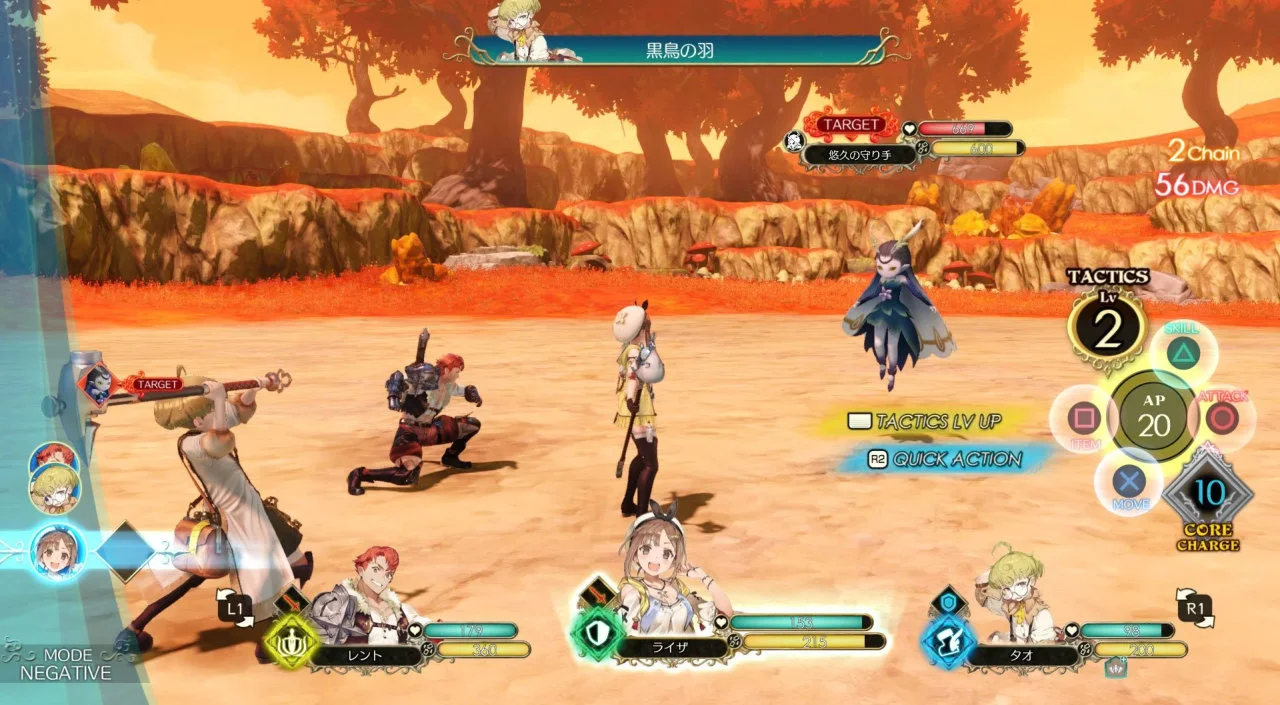Click the AP 20 gauge center
Image resolution: width=1280 pixels, height=705 pixels.
(x=1154, y=417)
